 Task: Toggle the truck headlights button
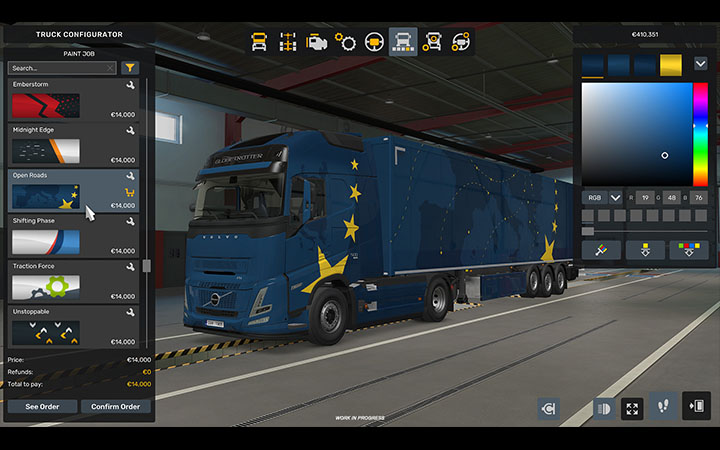[604, 408]
